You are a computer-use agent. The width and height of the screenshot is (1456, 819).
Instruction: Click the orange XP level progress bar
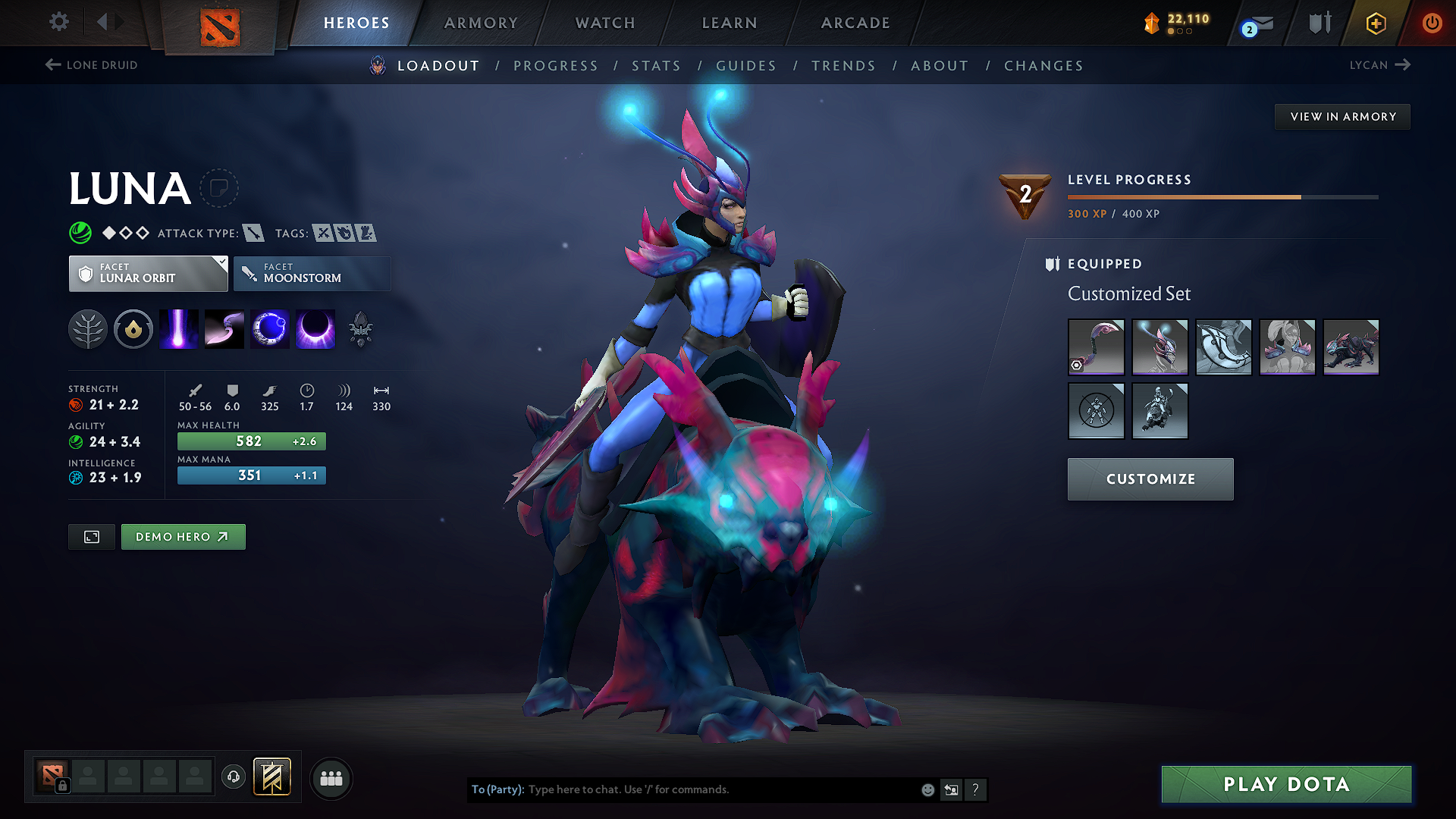1183,196
